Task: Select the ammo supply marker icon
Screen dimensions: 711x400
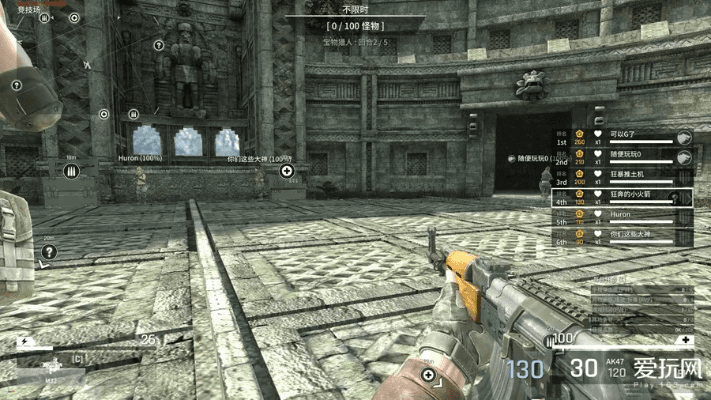Action: click(70, 172)
